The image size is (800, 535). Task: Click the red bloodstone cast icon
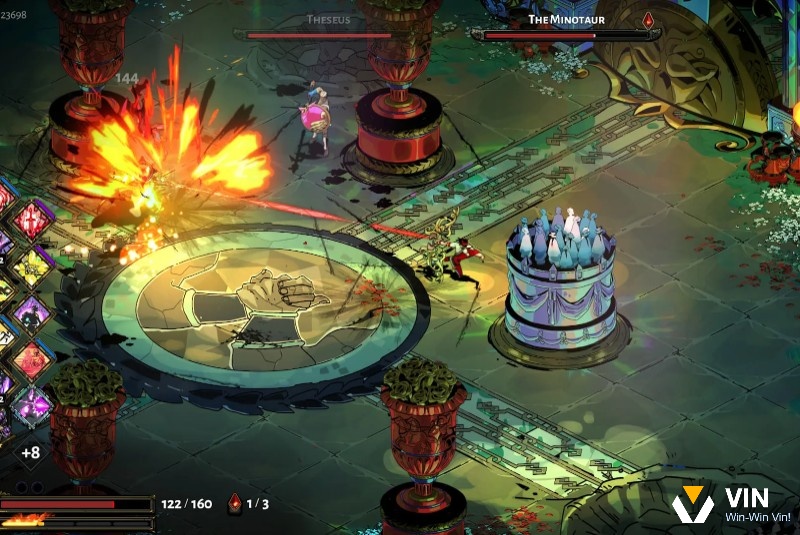pos(236,503)
